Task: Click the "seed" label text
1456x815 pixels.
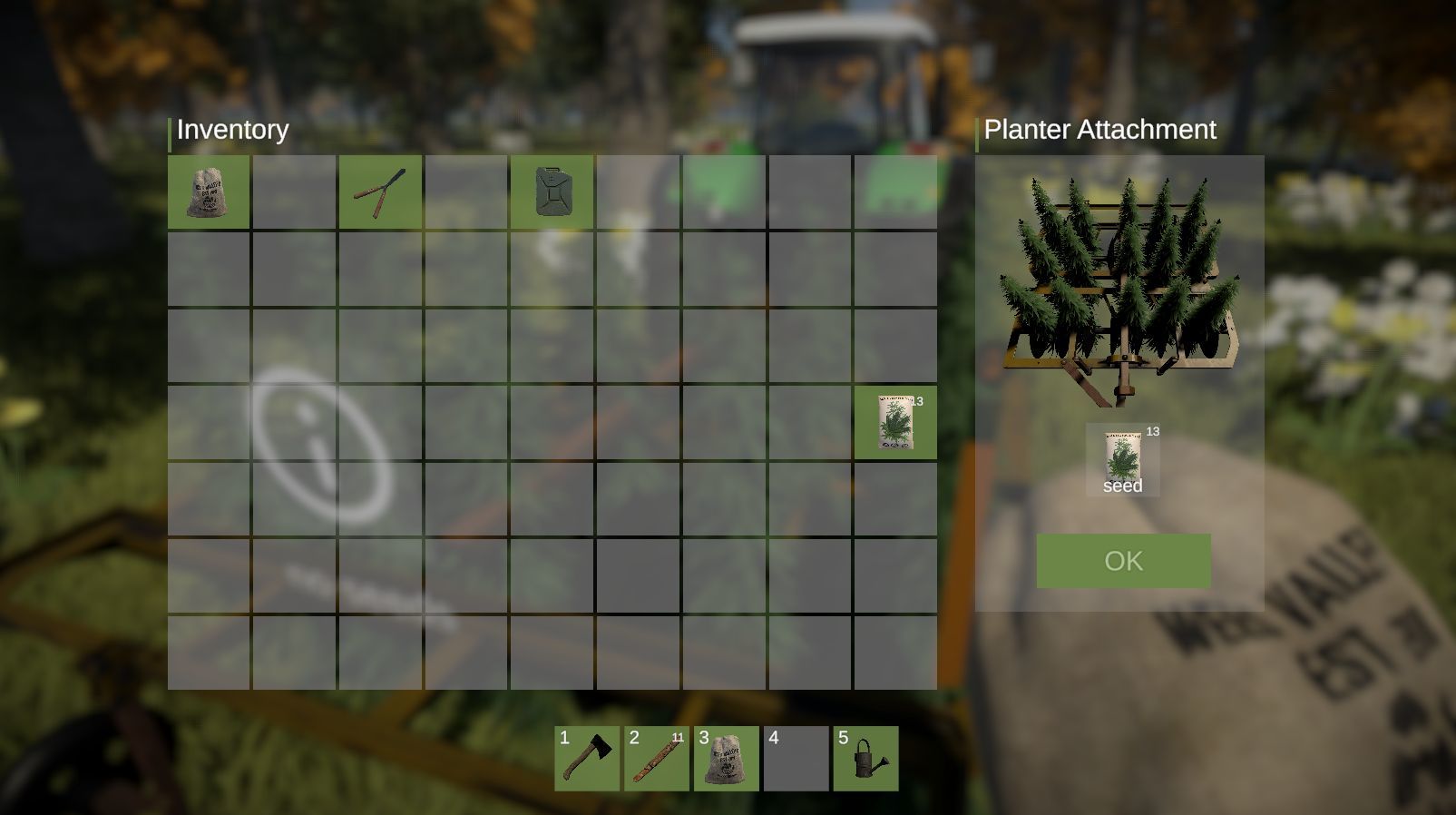Action: coord(1123,486)
